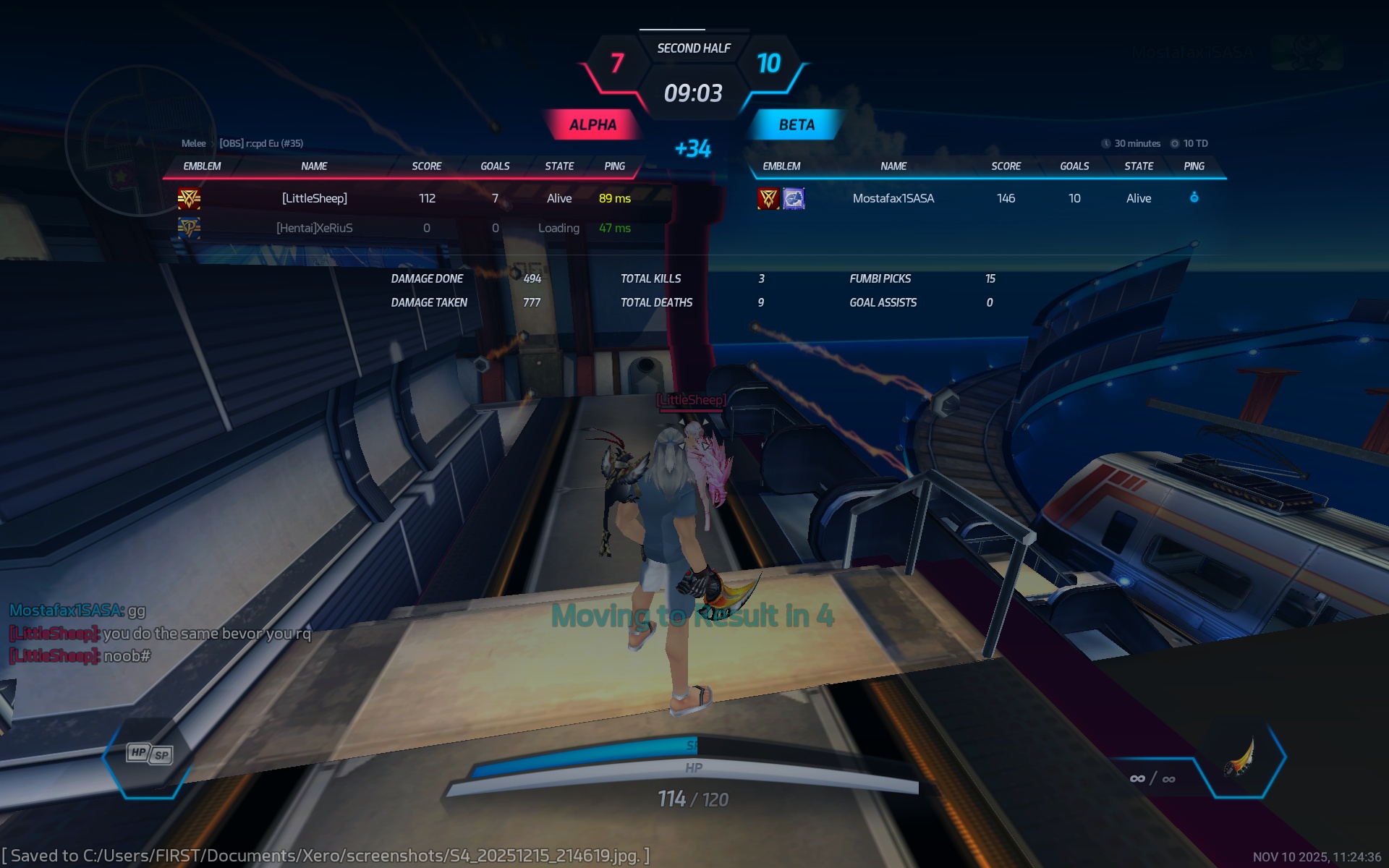Click the "noob#" chat message
This screenshot has height=868, width=1389.
coord(127,656)
